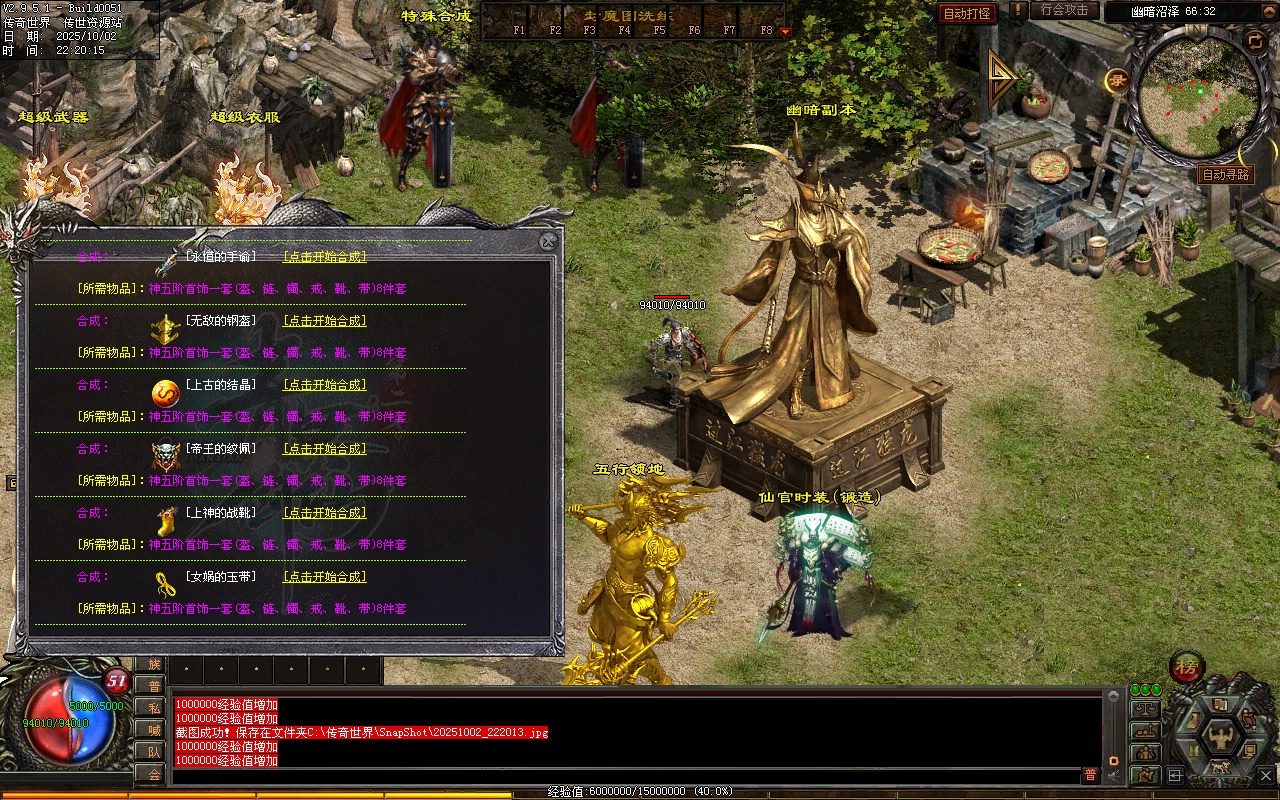Screen dimensions: 1280x800
Task: Select the 行会攻击 guild attack button
Action: (x=1064, y=10)
